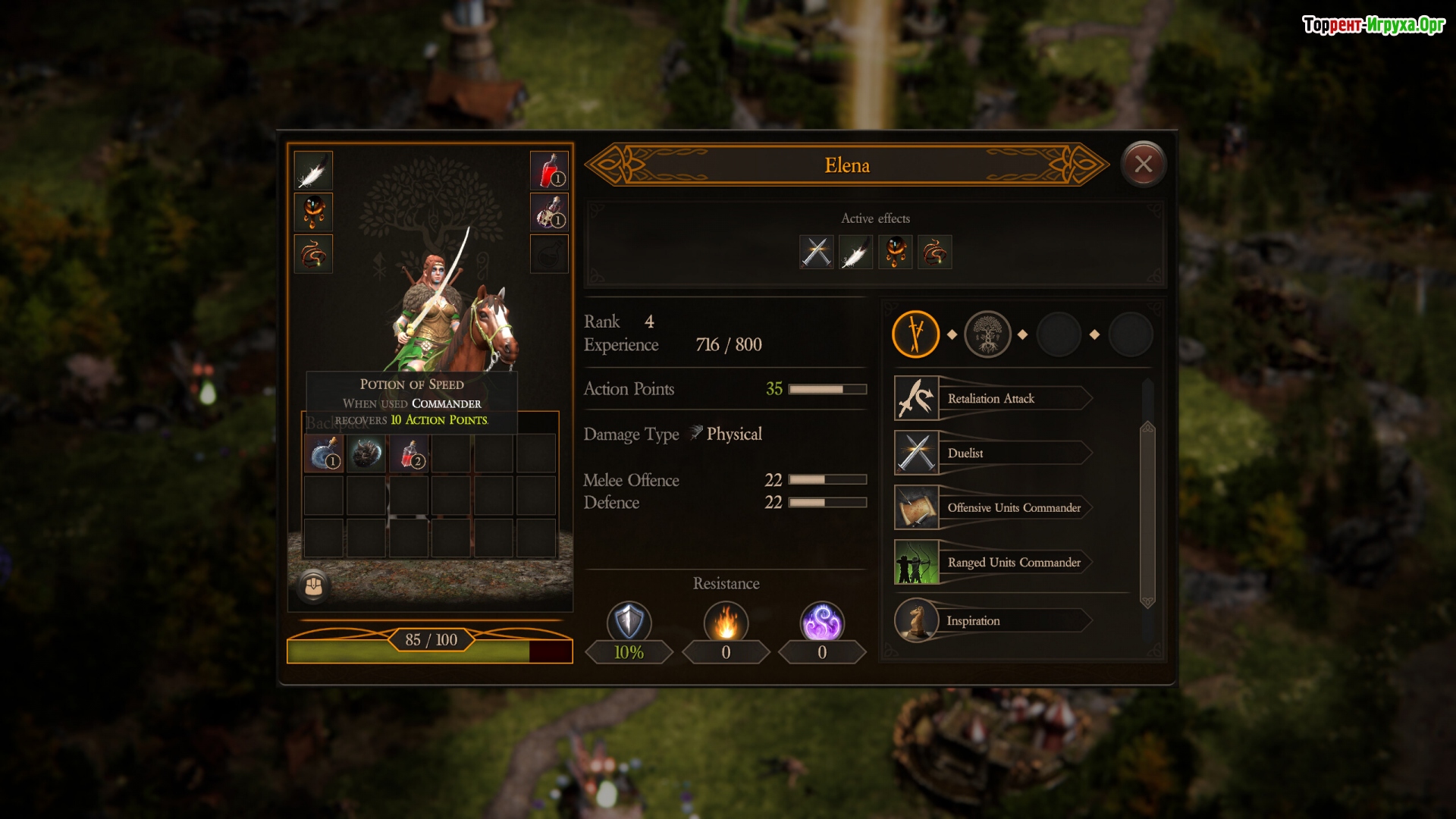The height and width of the screenshot is (819, 1456).
Task: Close the Elena commander panel
Action: pyautogui.click(x=1143, y=164)
